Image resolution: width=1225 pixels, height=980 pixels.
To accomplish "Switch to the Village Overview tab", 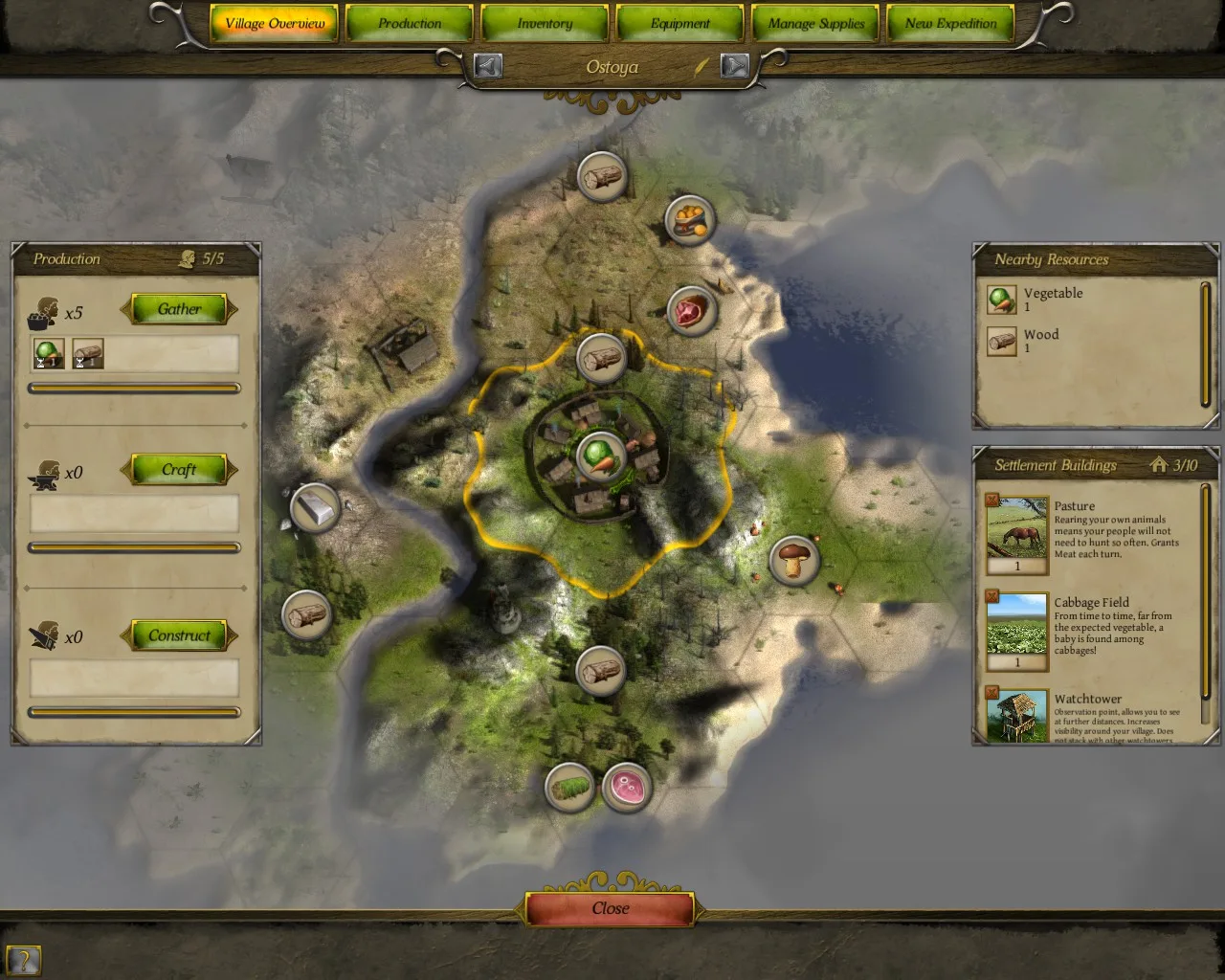I will tap(275, 24).
